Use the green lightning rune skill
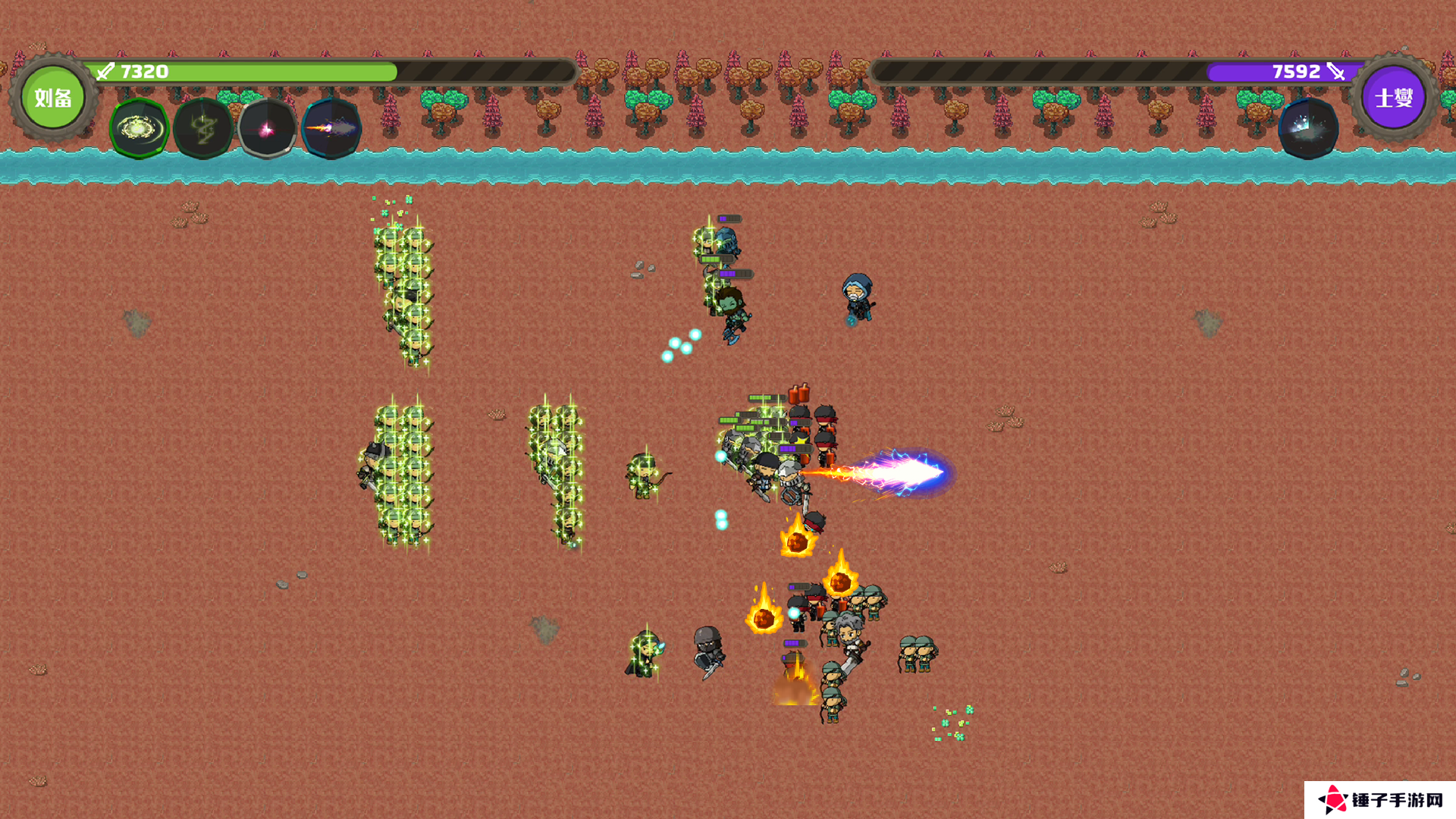Image resolution: width=1456 pixels, height=819 pixels. (203, 128)
